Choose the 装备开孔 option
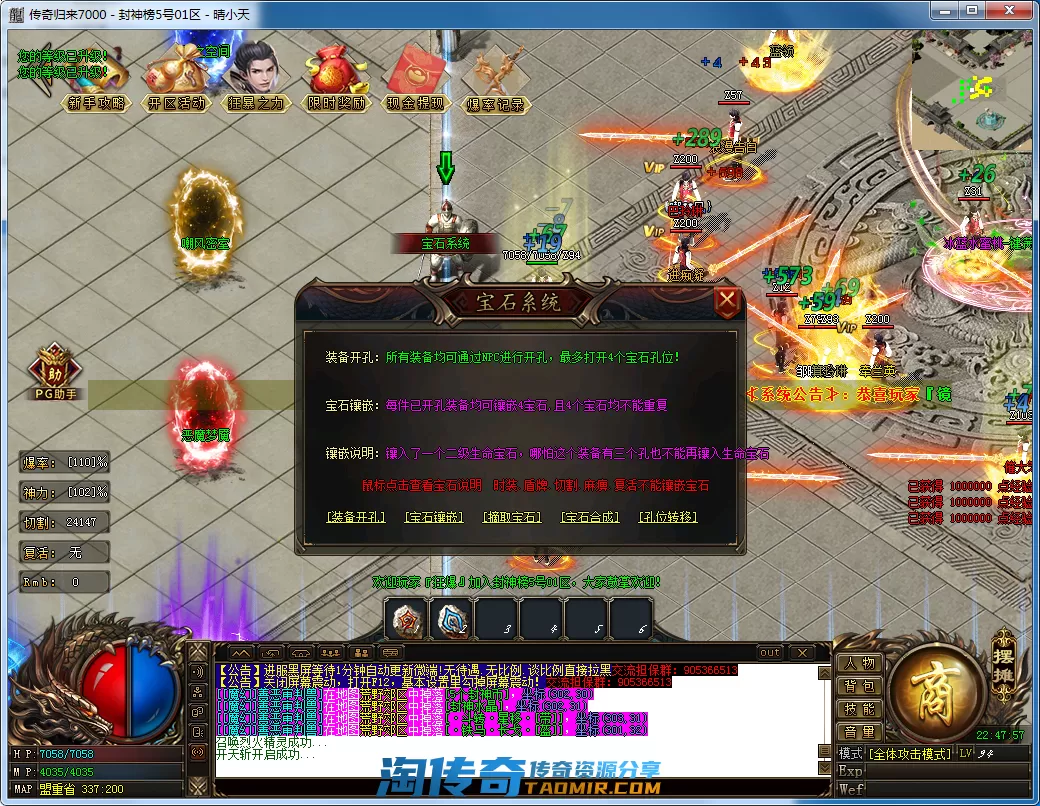Image resolution: width=1040 pixels, height=806 pixels. coord(356,517)
